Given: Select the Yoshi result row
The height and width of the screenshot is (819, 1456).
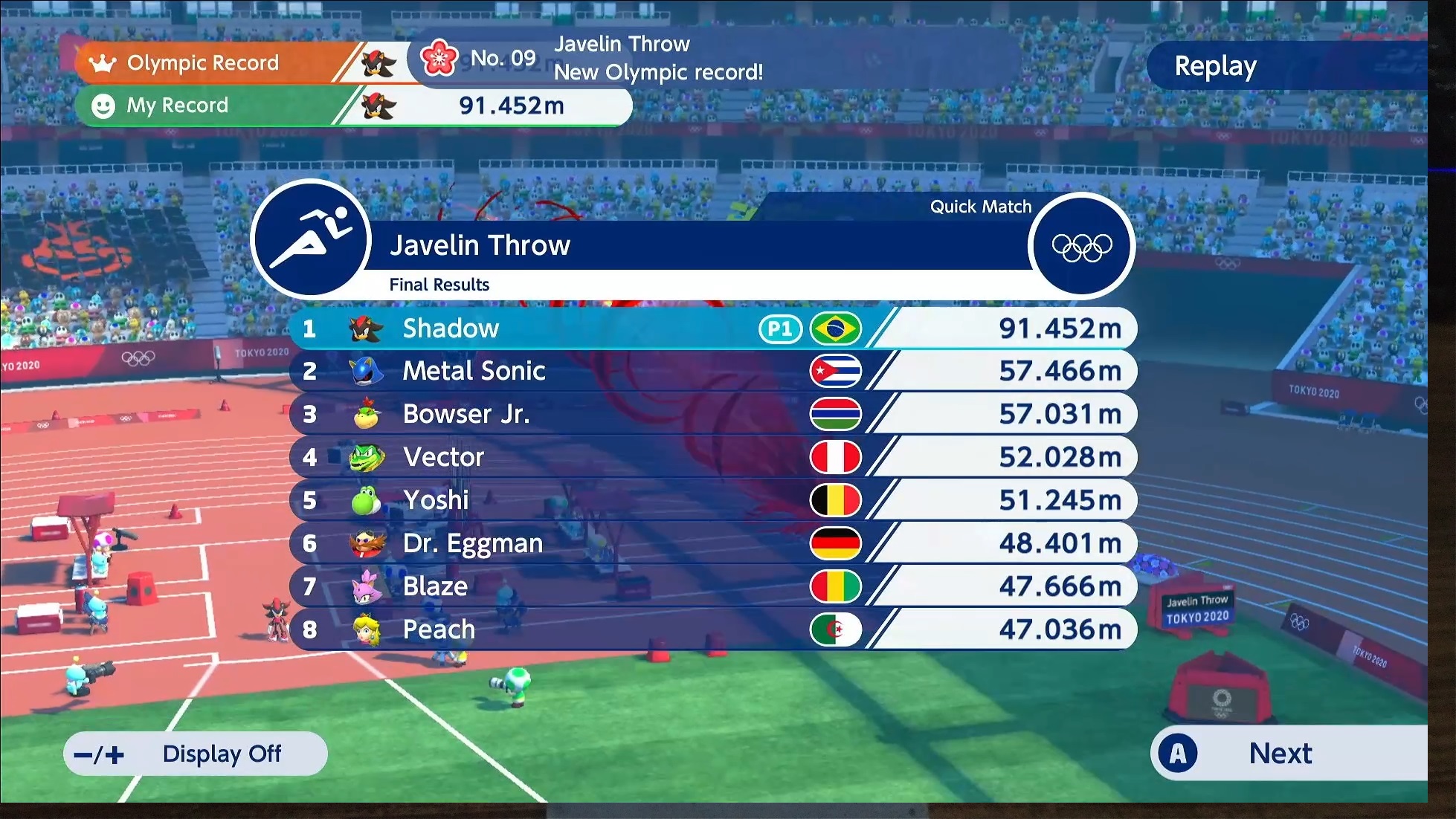Looking at the screenshot, I should coord(712,500).
